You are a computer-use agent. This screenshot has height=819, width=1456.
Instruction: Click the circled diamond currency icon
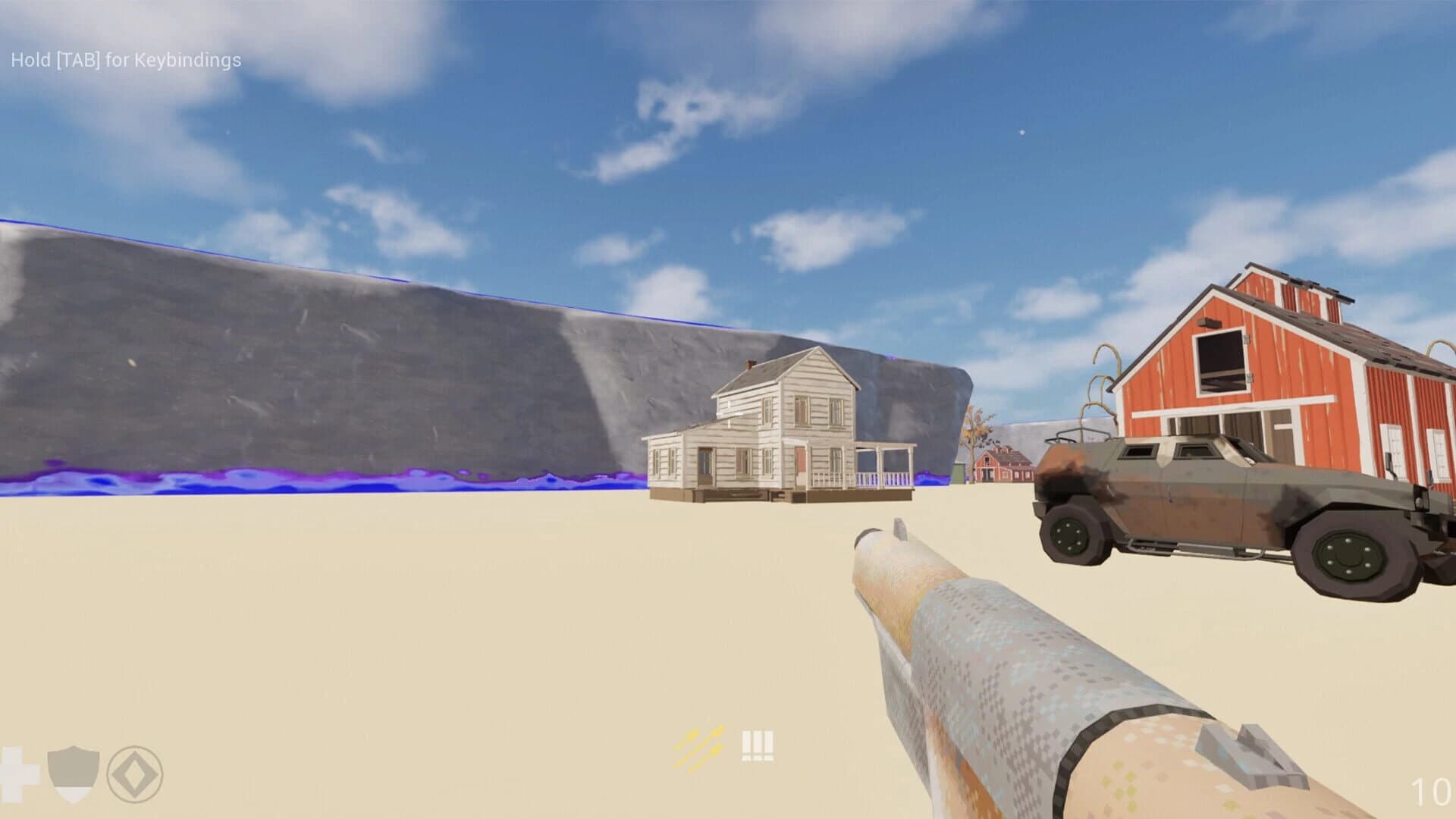coord(133,772)
